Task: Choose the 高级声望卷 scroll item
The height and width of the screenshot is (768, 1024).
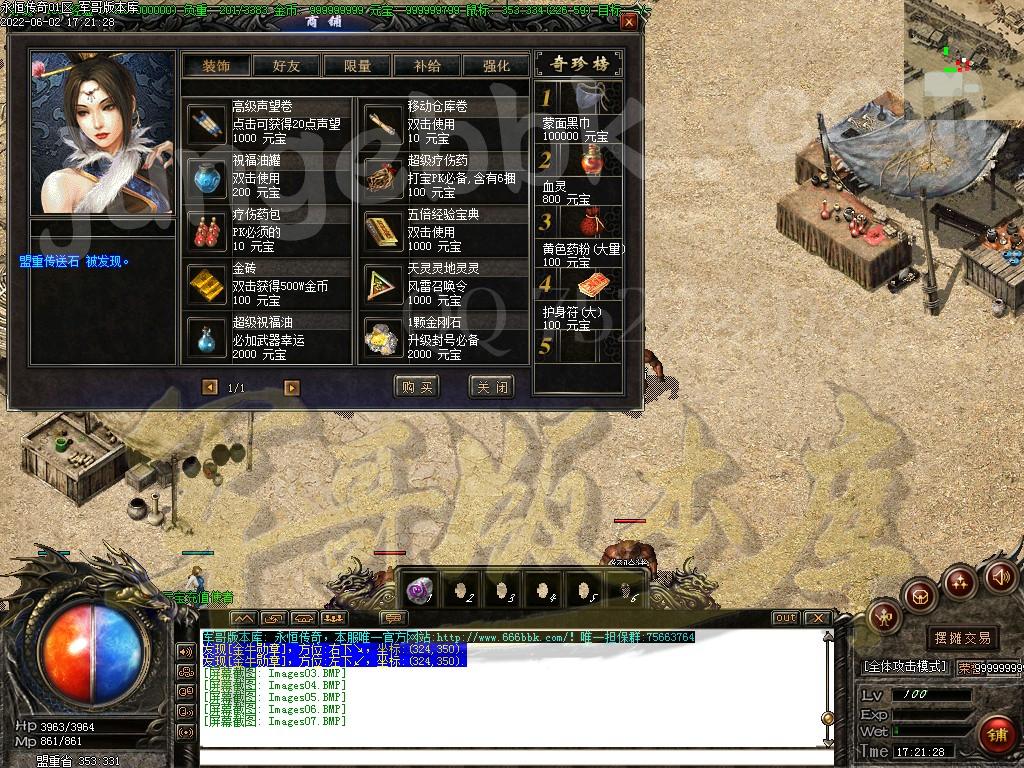Action: pos(208,124)
